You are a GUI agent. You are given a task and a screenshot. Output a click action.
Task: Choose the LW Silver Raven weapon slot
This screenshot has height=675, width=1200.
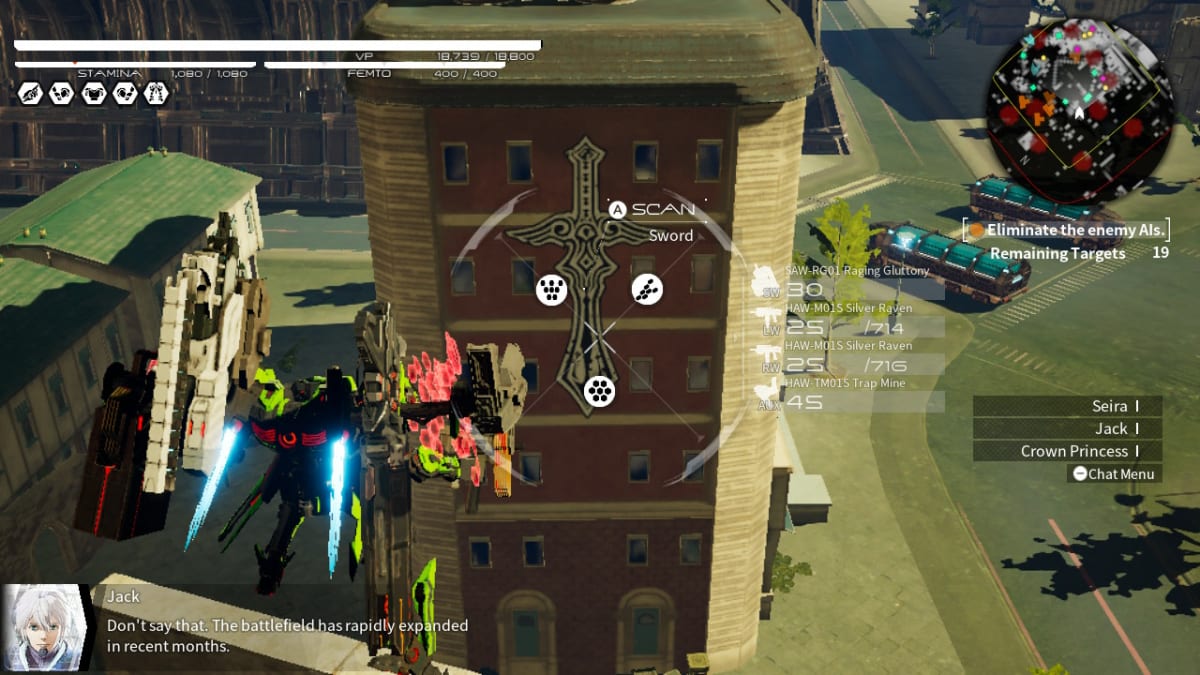point(850,322)
